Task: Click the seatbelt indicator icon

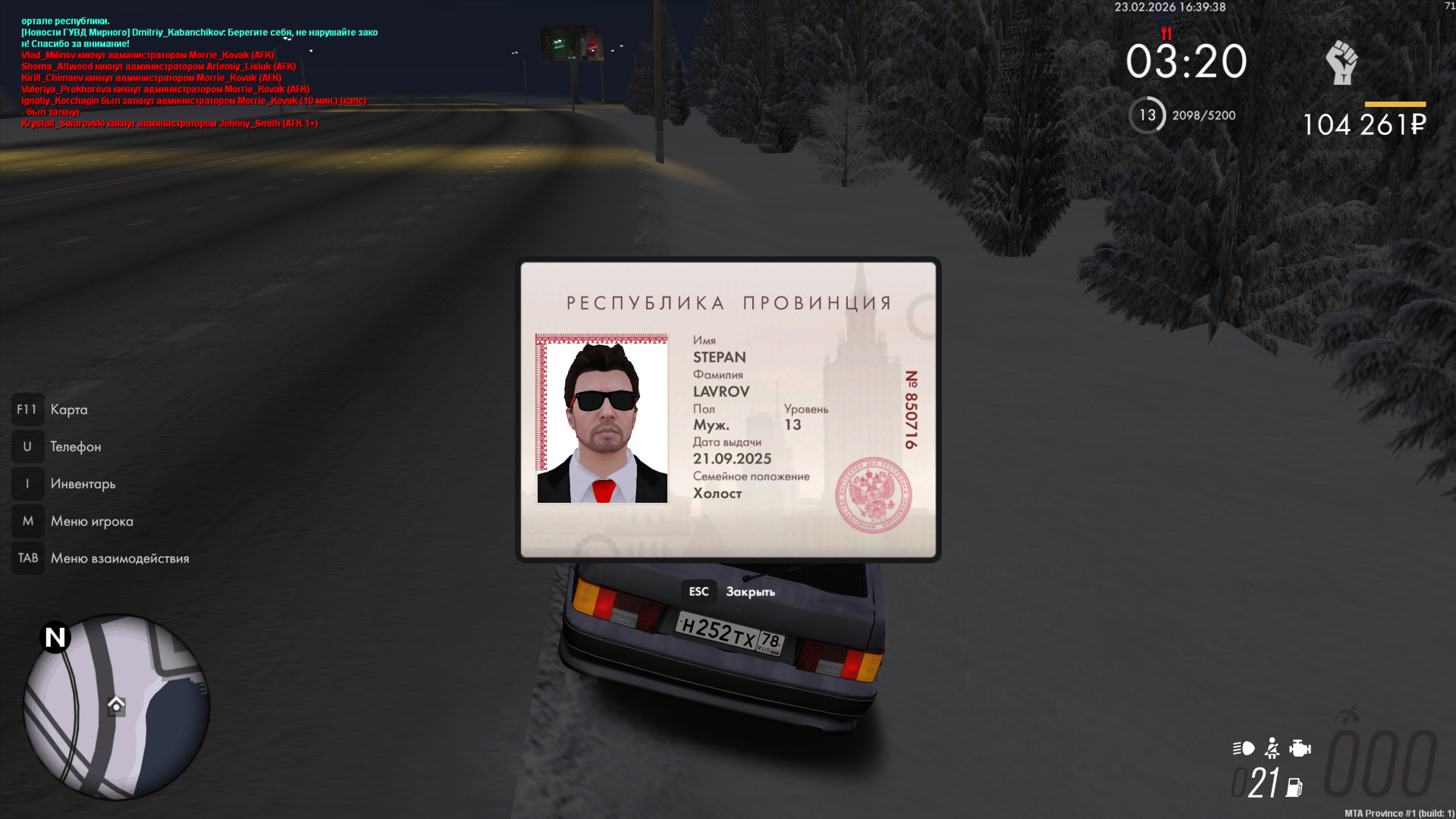Action: (1272, 748)
